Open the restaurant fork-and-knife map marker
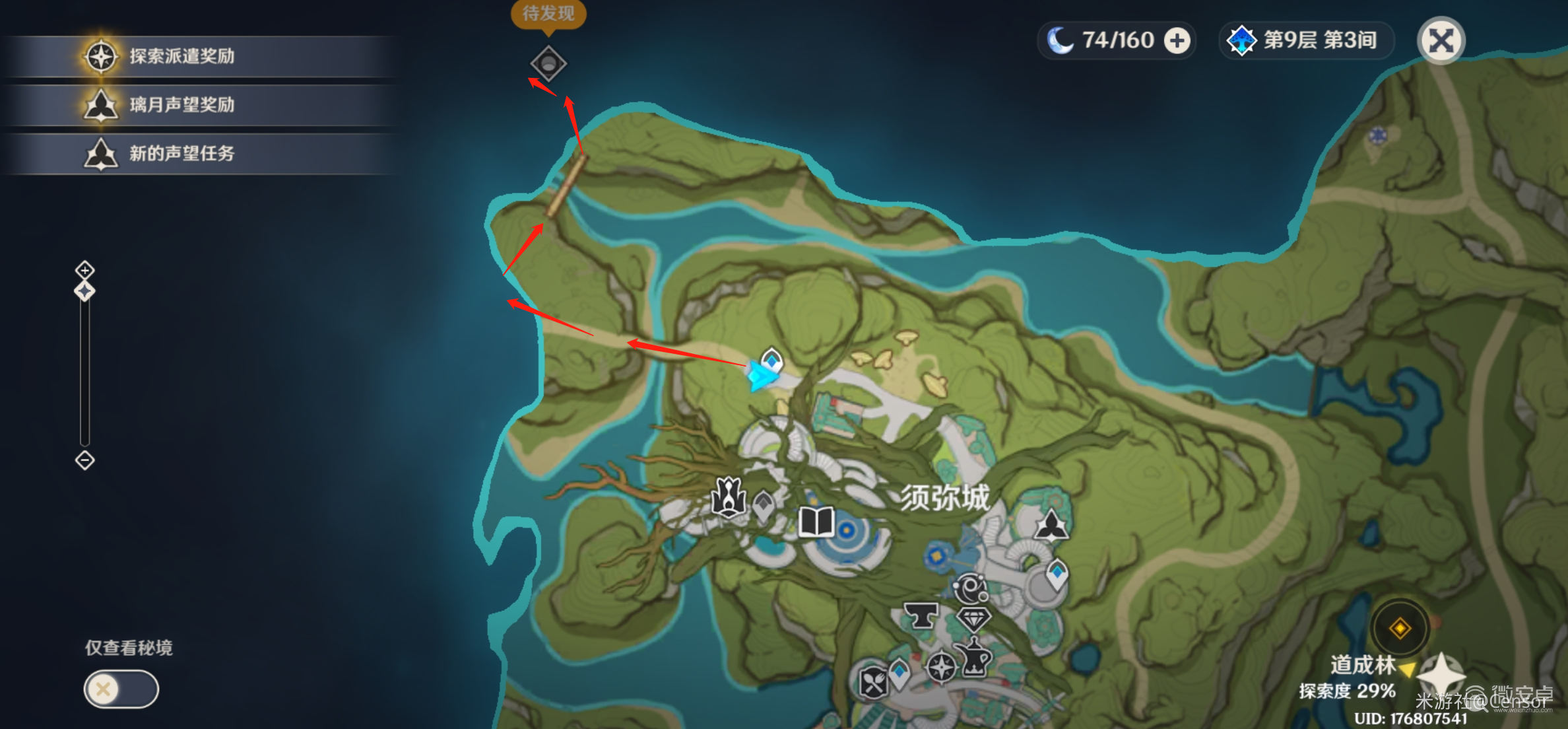 coord(873,682)
